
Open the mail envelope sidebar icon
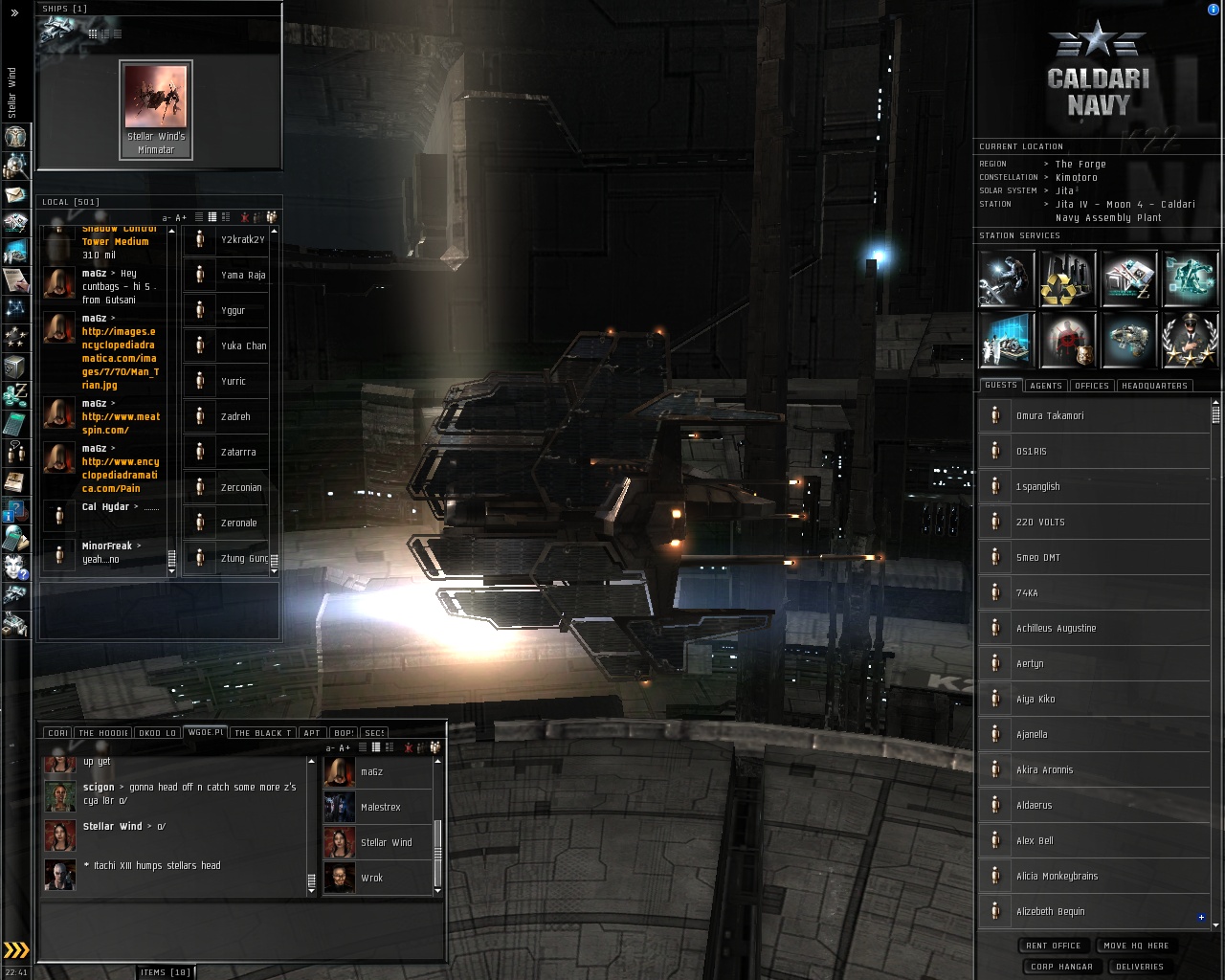[x=15, y=195]
